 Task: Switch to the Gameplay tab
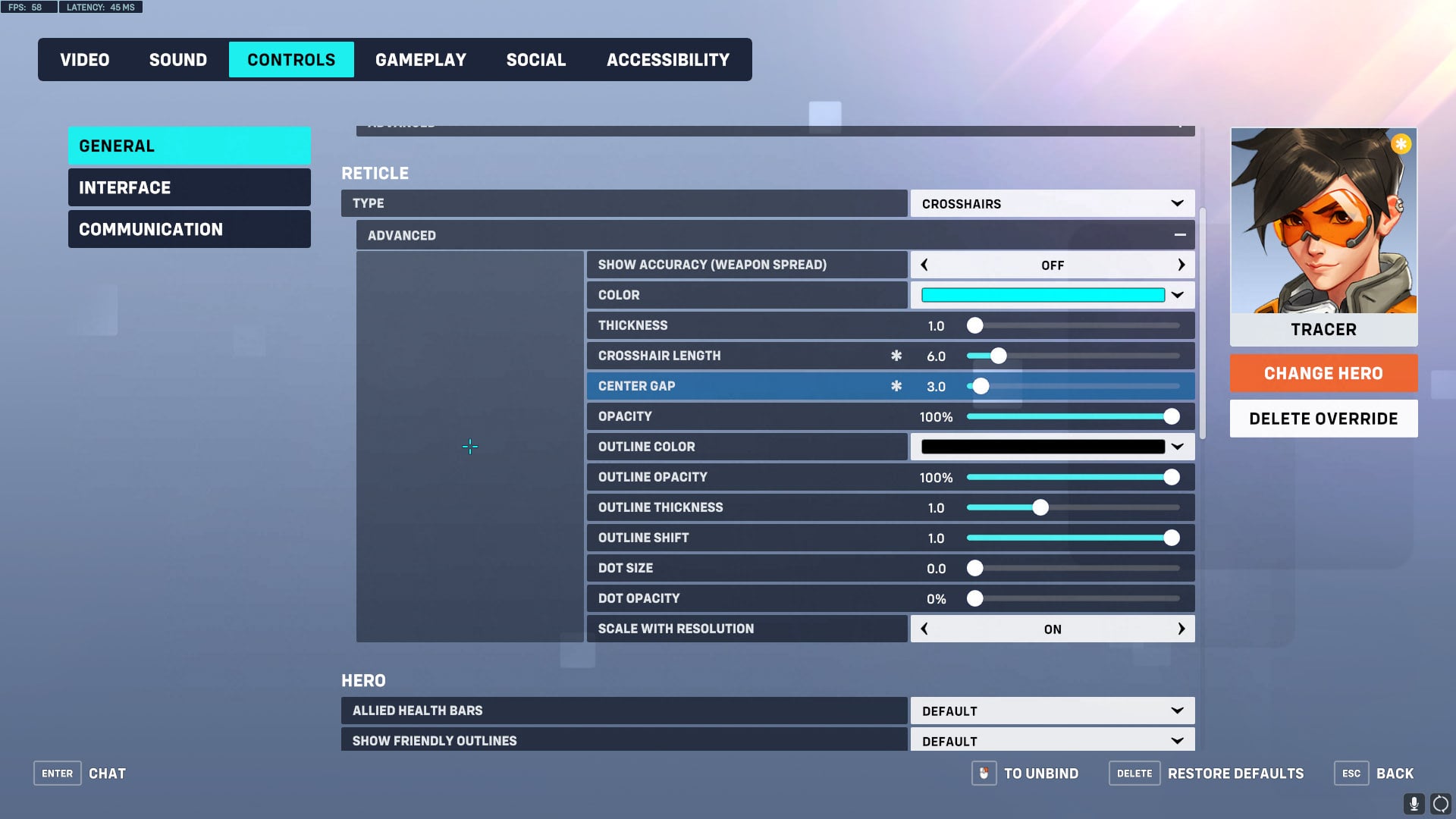click(x=421, y=59)
